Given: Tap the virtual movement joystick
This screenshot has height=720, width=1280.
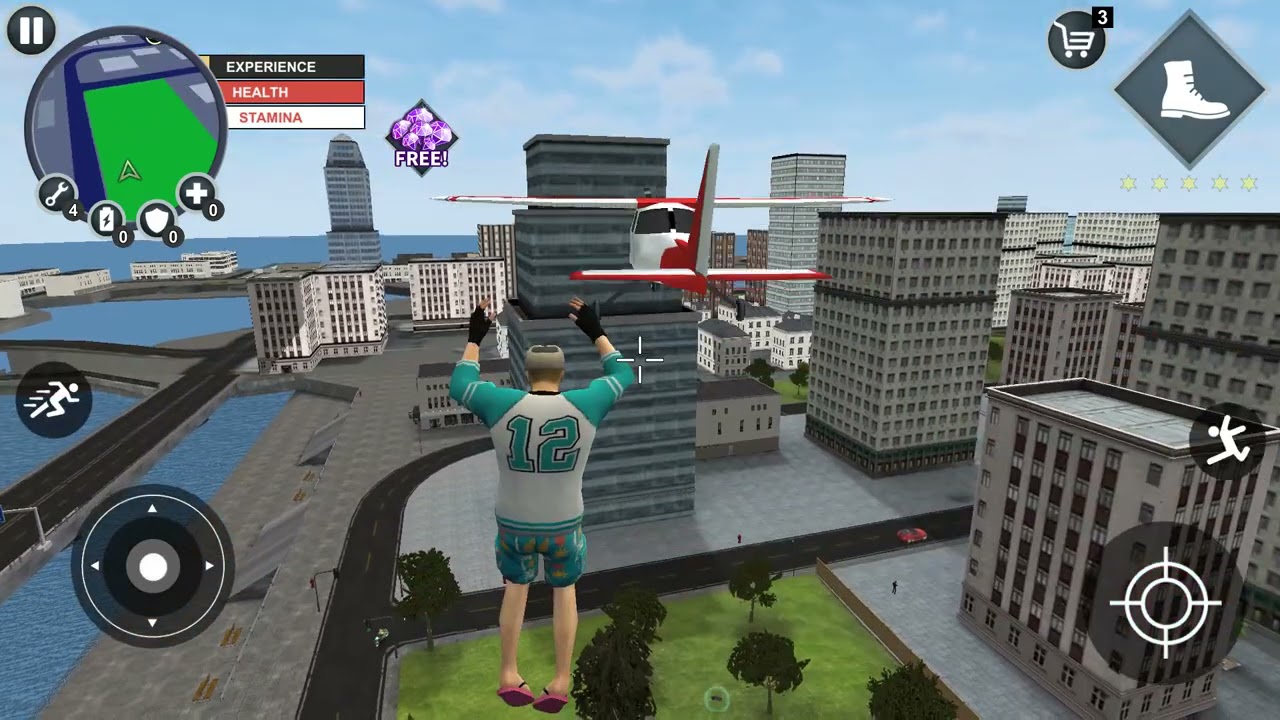Looking at the screenshot, I should coord(153,567).
